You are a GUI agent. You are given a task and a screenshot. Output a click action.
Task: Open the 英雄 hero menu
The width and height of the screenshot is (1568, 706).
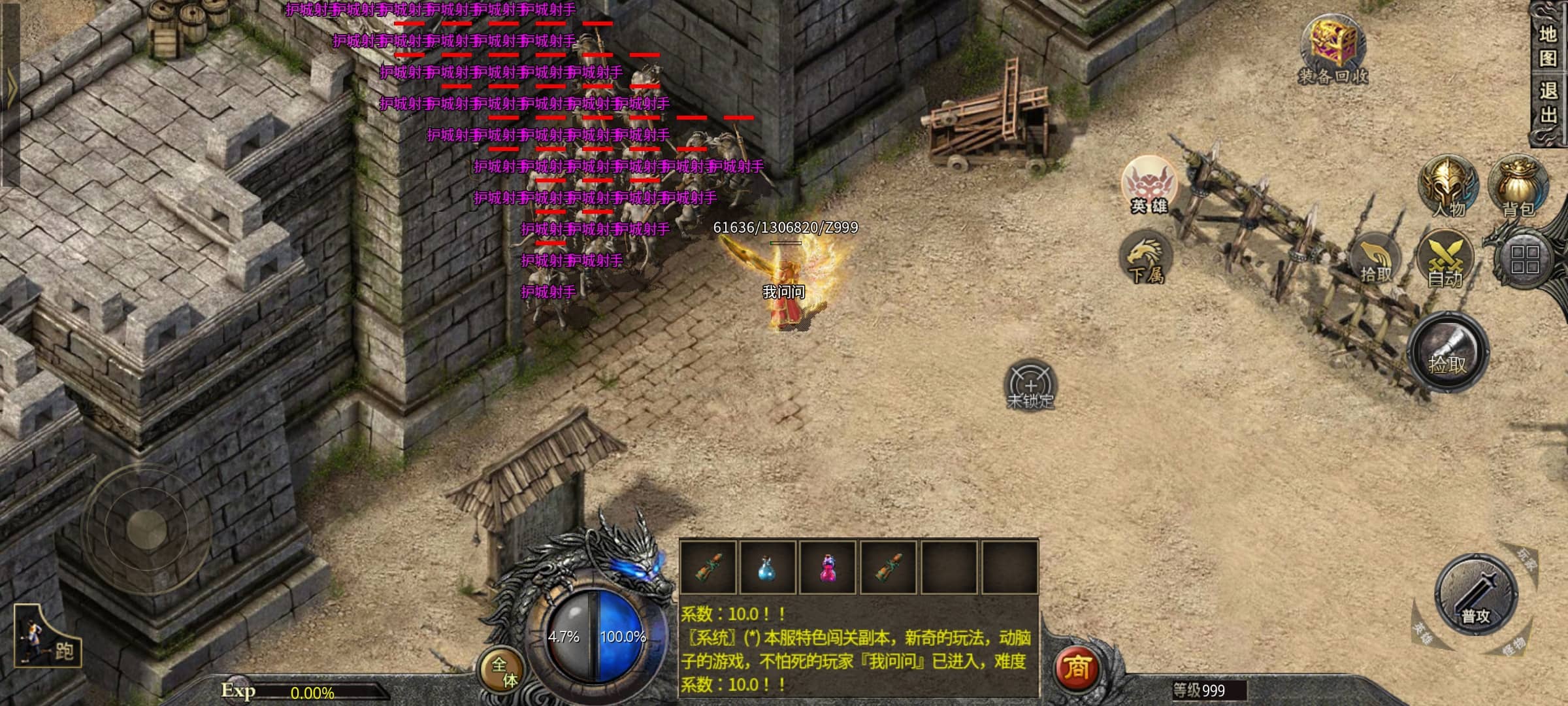click(1149, 185)
